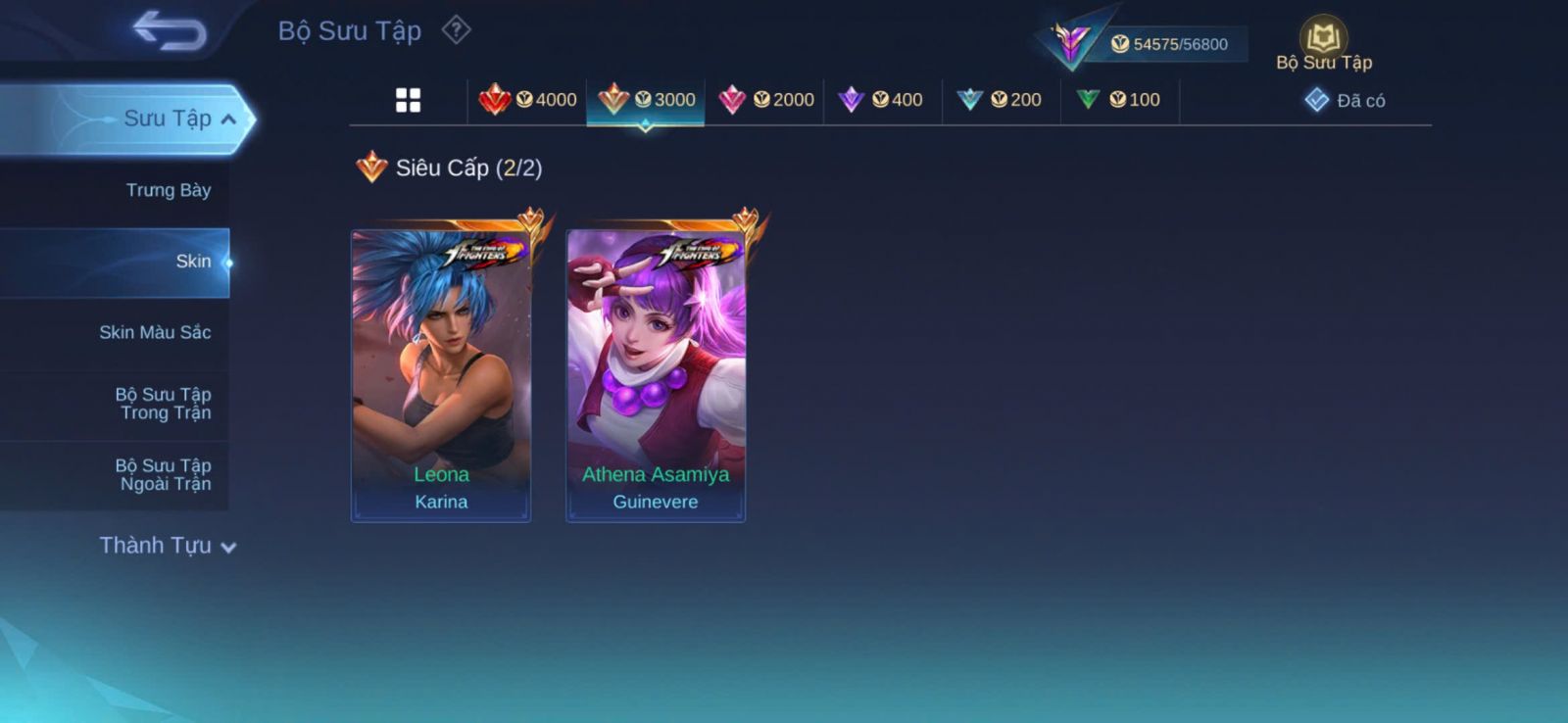This screenshot has height=723, width=1568.
Task: Expand the Thành Tựu section
Action: (167, 546)
